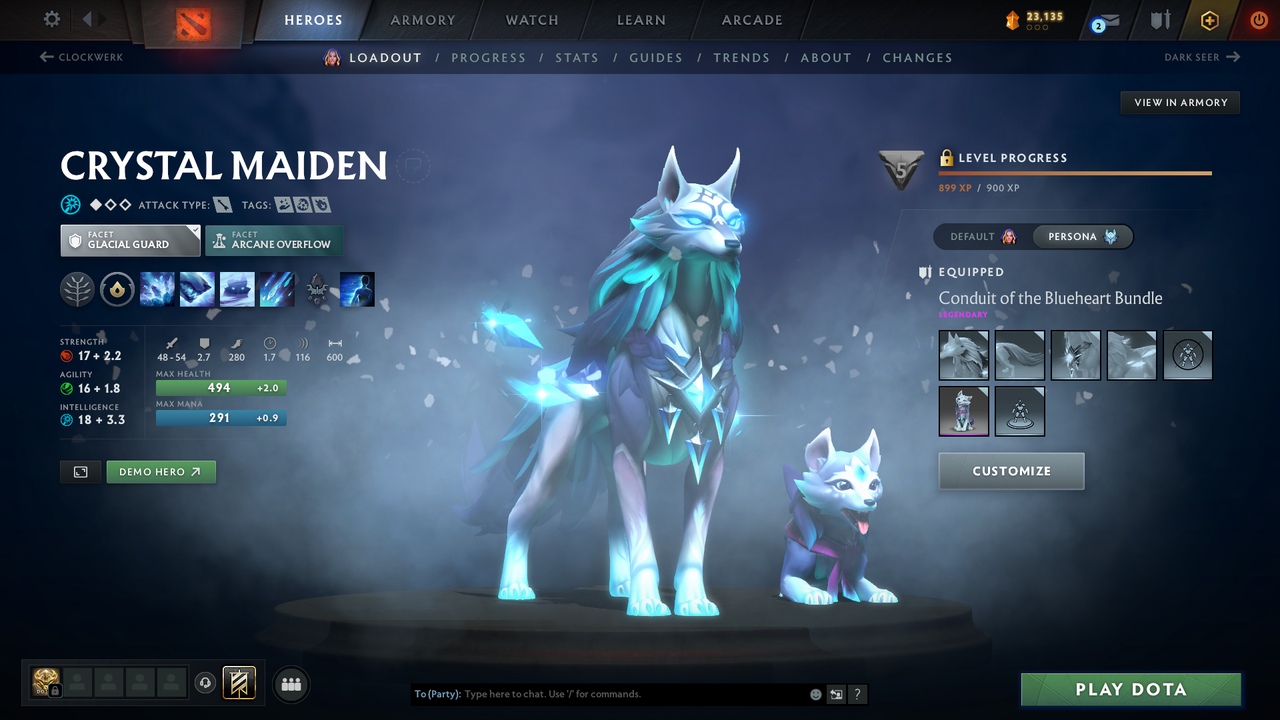Select the first equipped wolf item thumbnail
The height and width of the screenshot is (720, 1280).
click(x=963, y=355)
